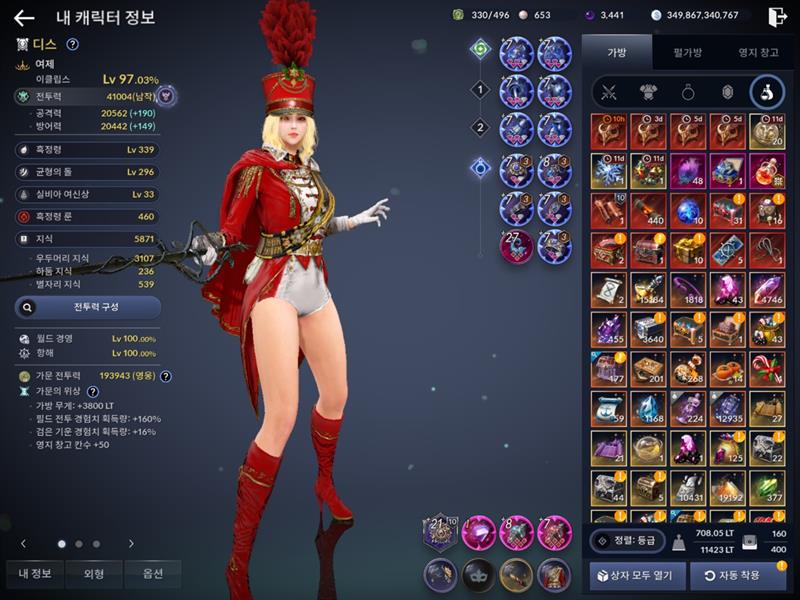Filter the bag by ring accessories
This screenshot has width=800, height=600.
[688, 93]
